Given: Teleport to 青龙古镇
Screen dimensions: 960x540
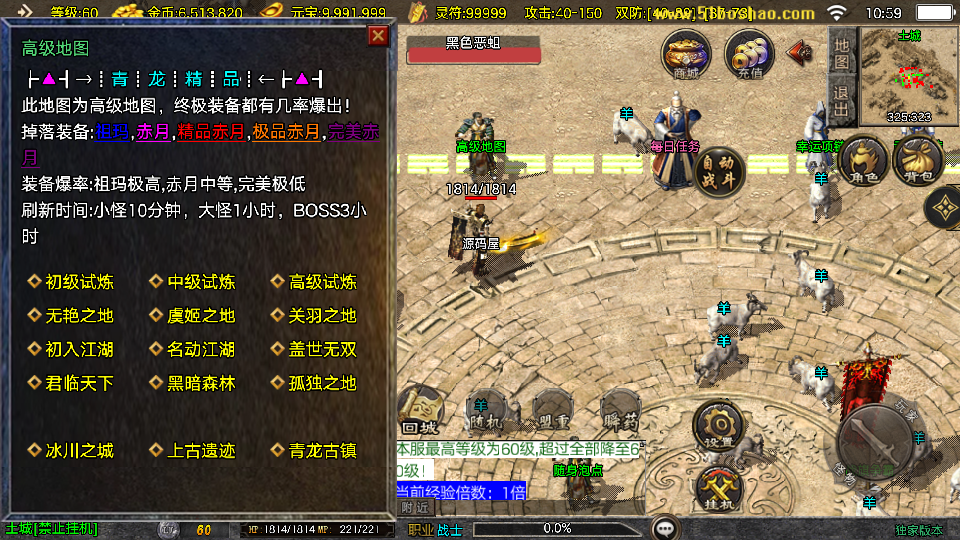Looking at the screenshot, I should pyautogui.click(x=322, y=451).
